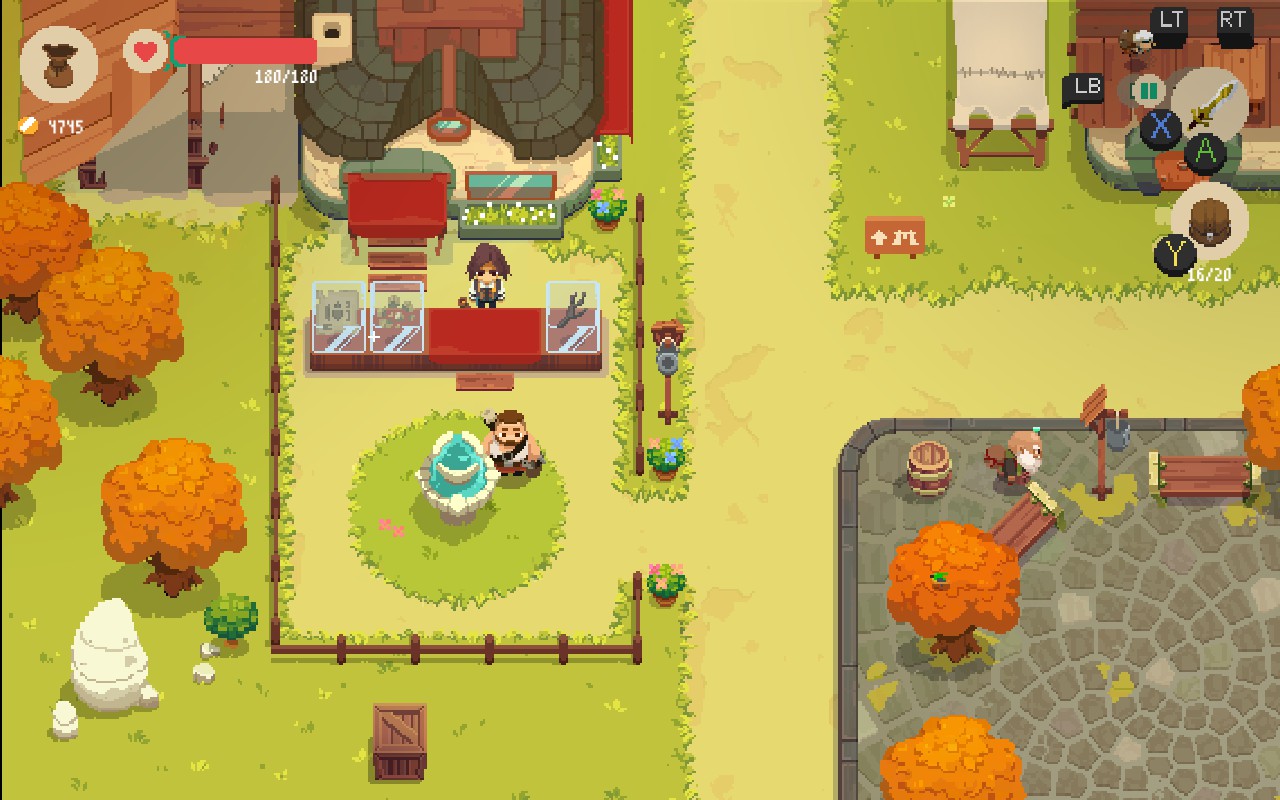Select the equipped golden sword icon
1280x800 pixels.
(x=1209, y=105)
